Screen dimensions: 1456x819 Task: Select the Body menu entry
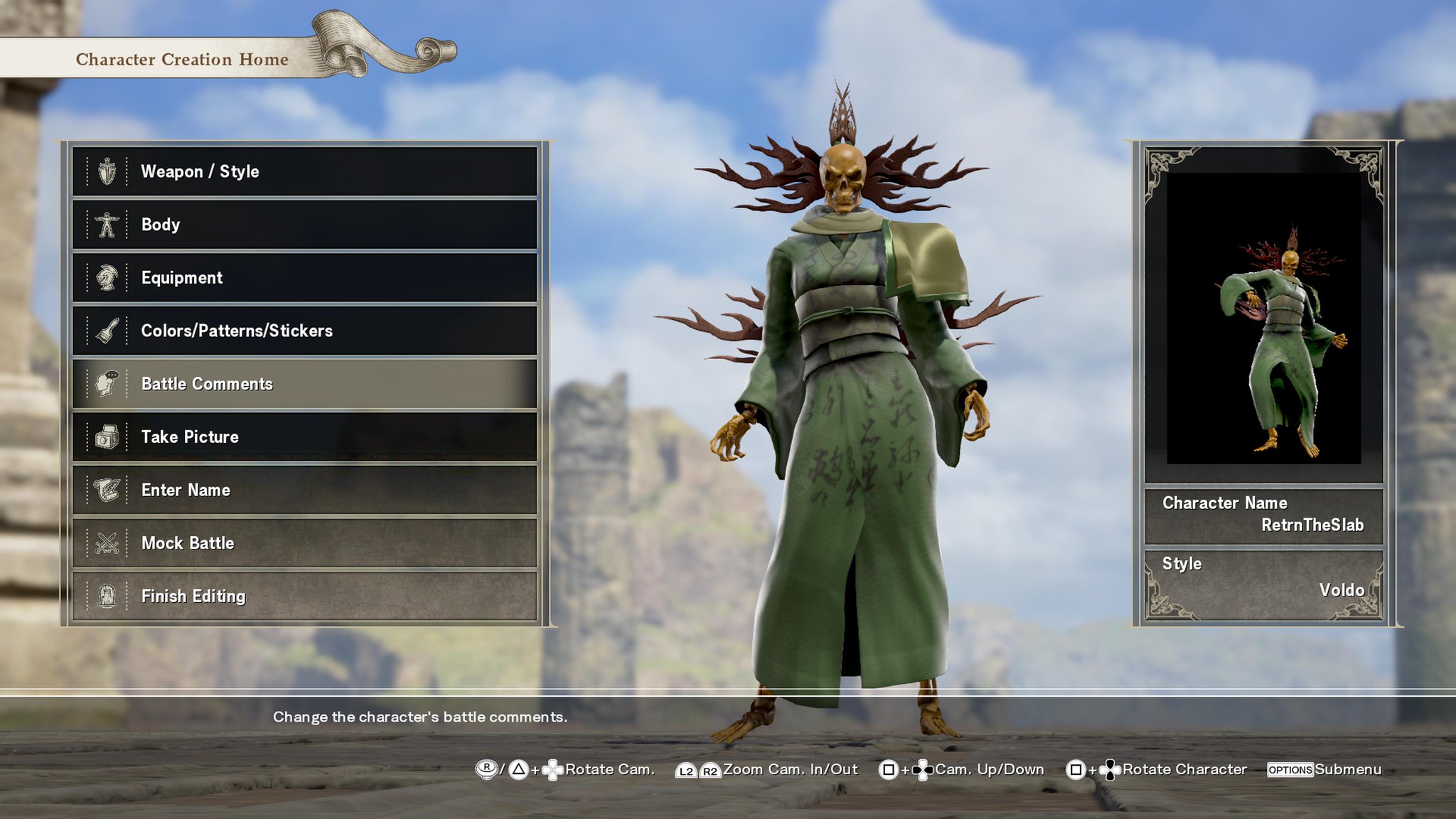coord(304,225)
